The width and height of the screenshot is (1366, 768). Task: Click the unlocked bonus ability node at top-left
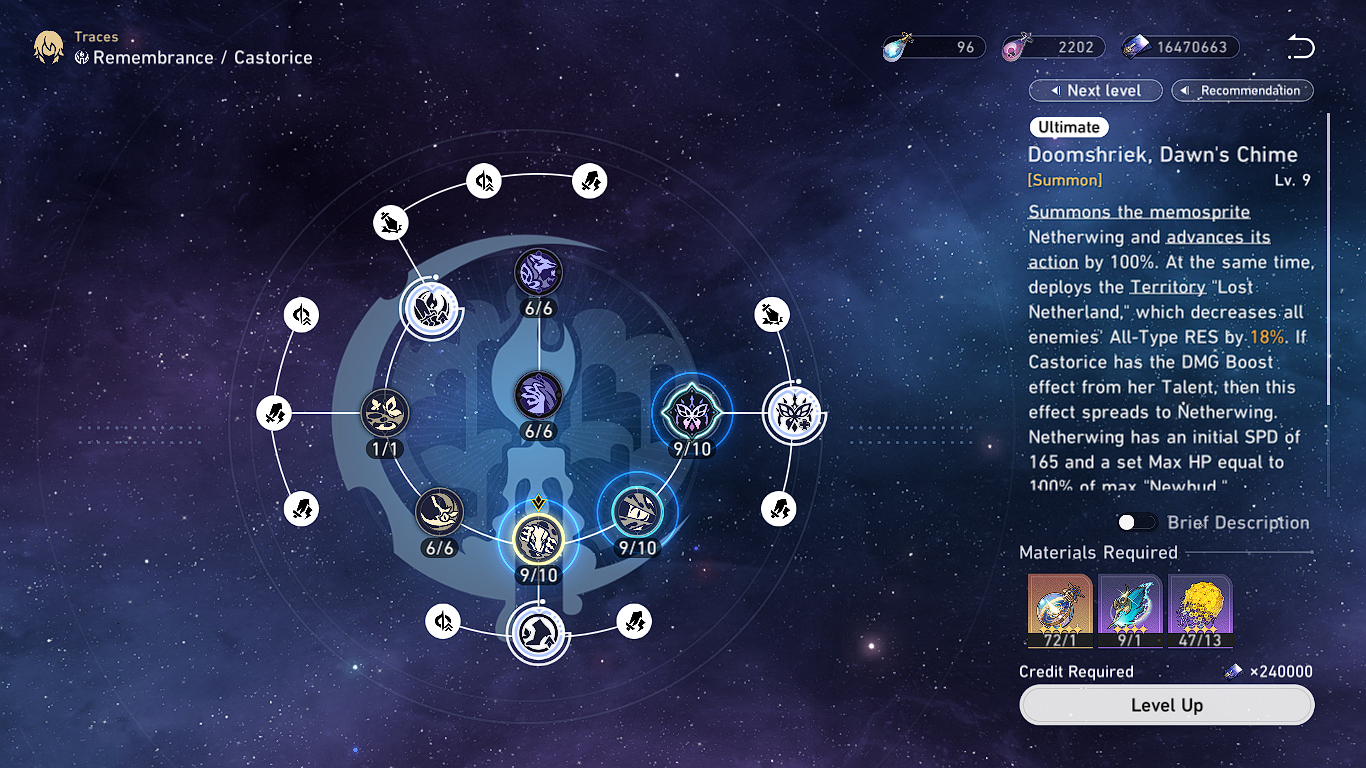tap(430, 308)
